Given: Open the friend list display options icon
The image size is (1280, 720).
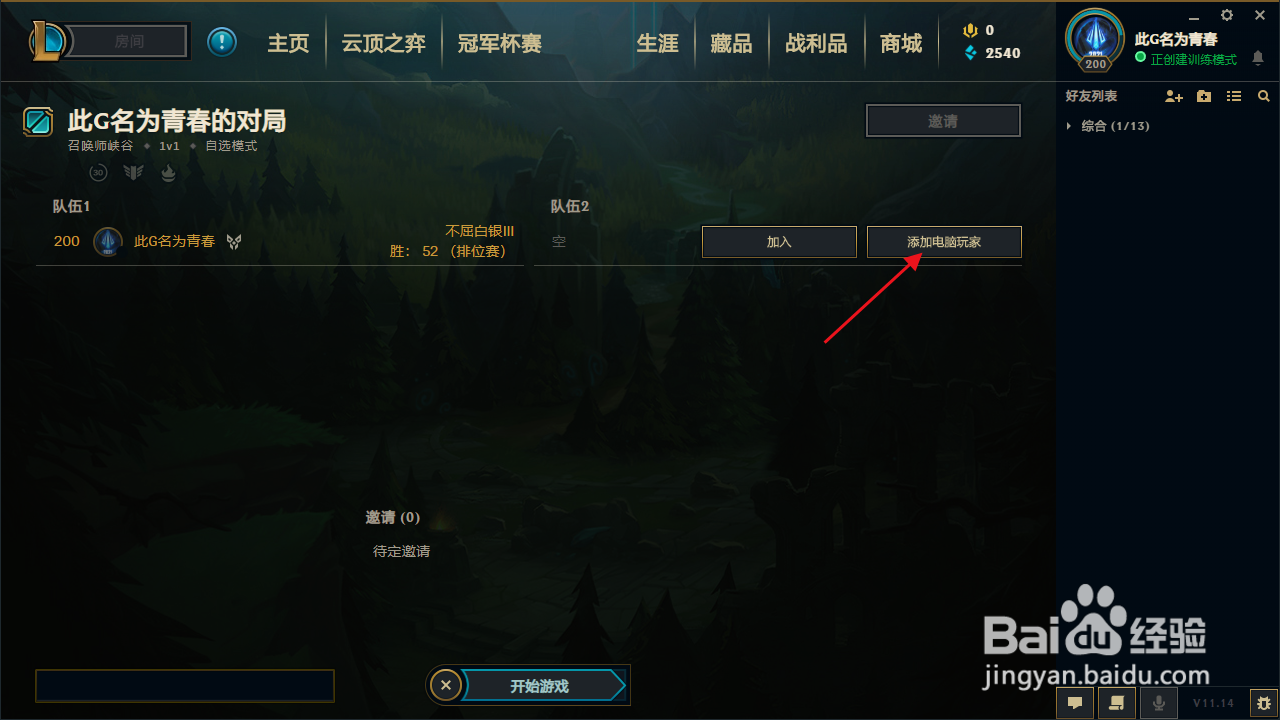Looking at the screenshot, I should point(1233,96).
